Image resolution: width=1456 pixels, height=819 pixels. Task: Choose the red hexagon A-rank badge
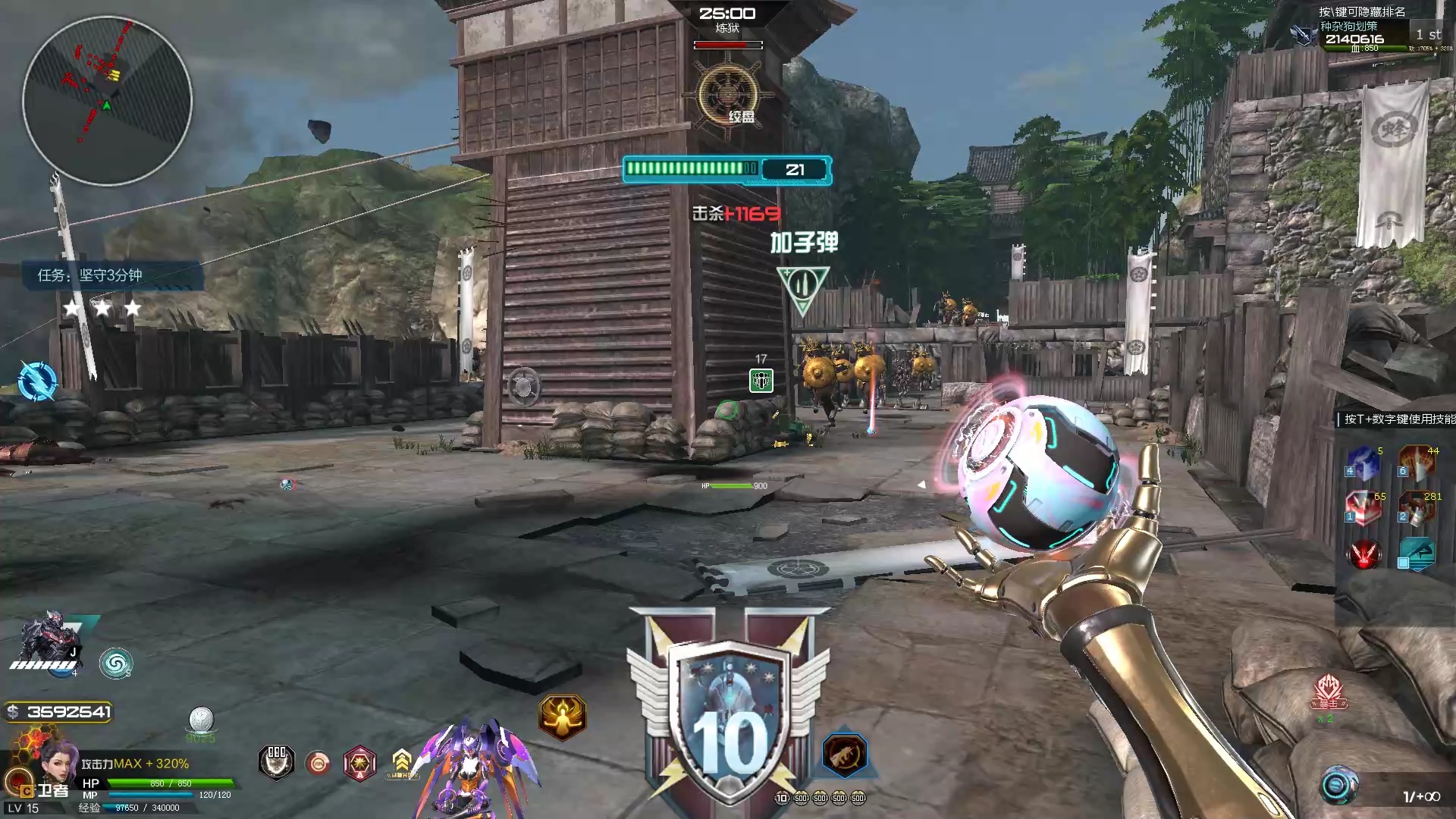click(x=360, y=762)
